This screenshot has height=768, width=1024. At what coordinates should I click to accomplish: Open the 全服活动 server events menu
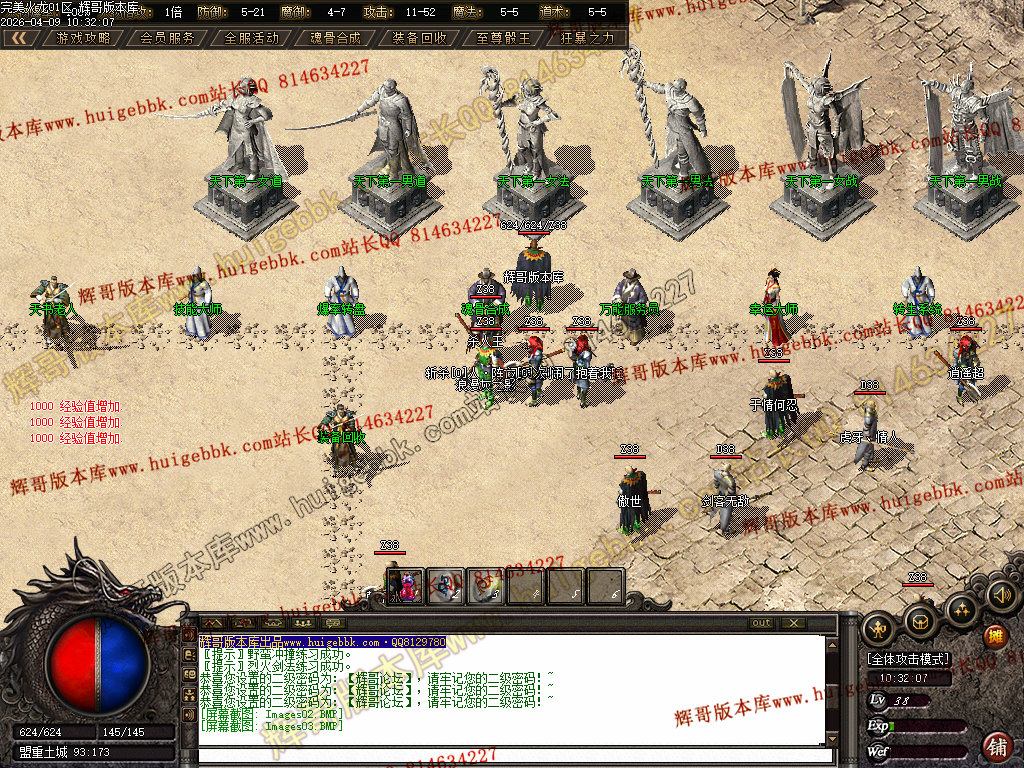point(252,38)
